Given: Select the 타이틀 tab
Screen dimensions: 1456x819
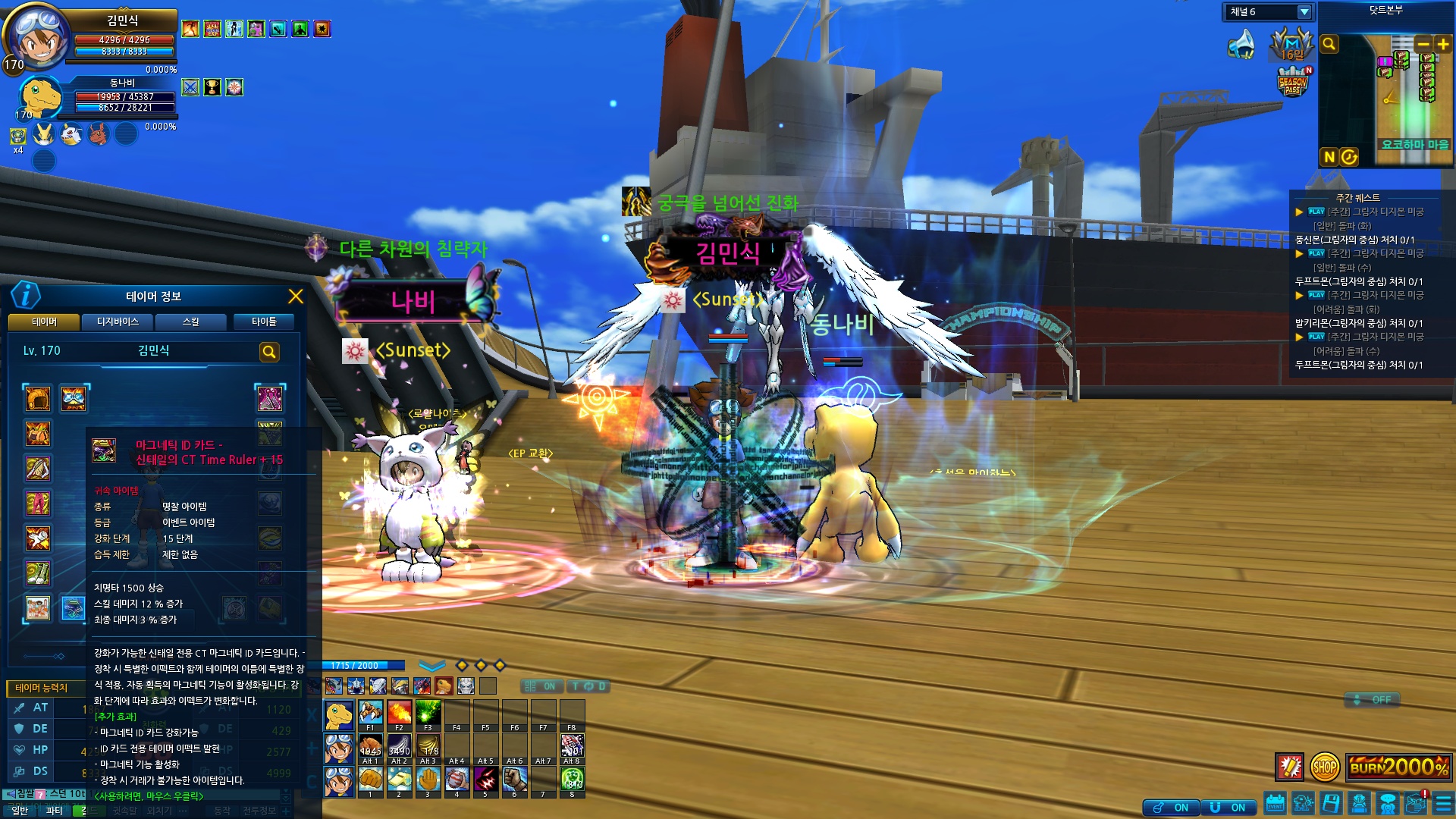Looking at the screenshot, I should 265,322.
